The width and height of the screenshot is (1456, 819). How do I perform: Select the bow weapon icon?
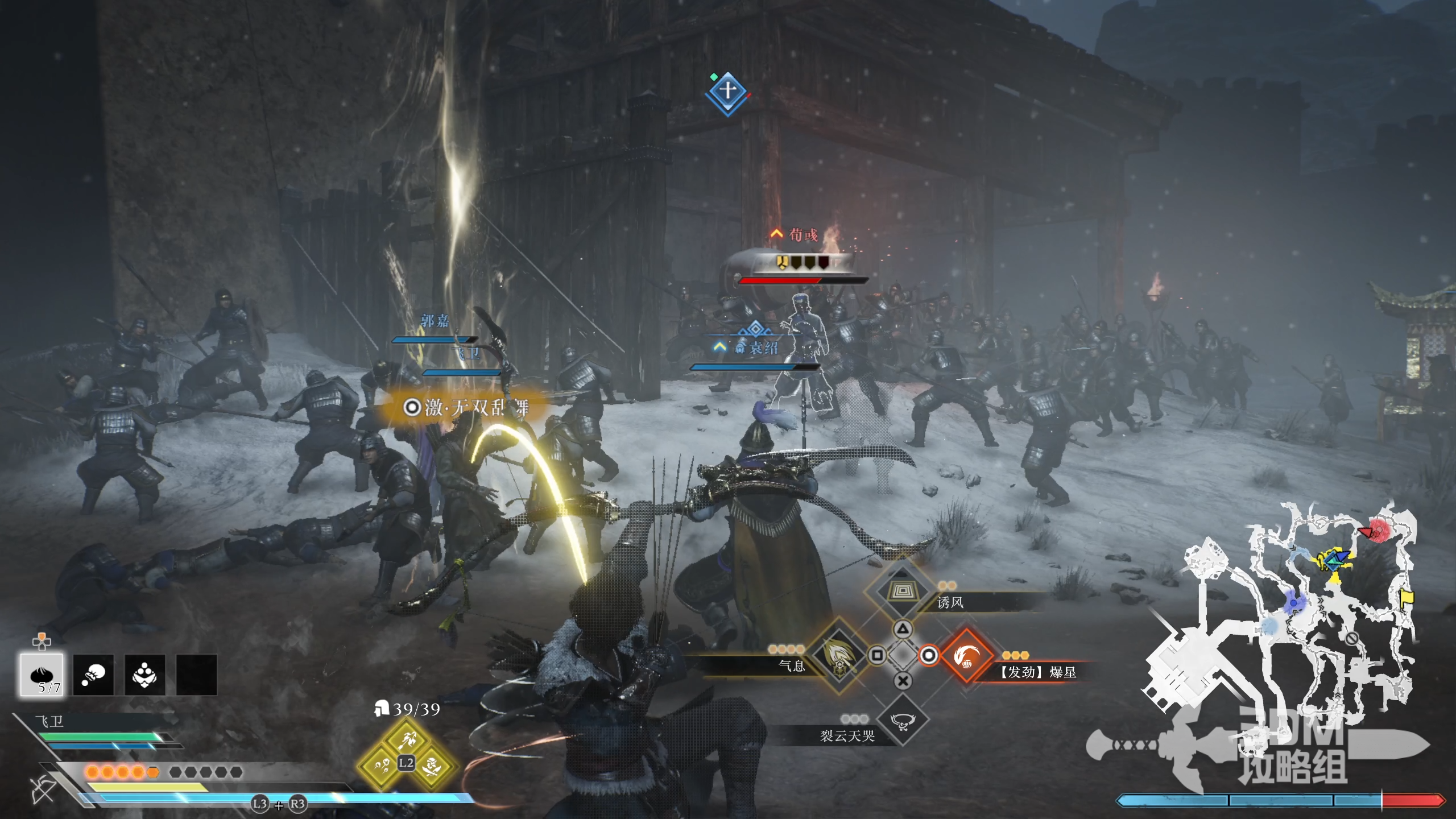coord(43,788)
